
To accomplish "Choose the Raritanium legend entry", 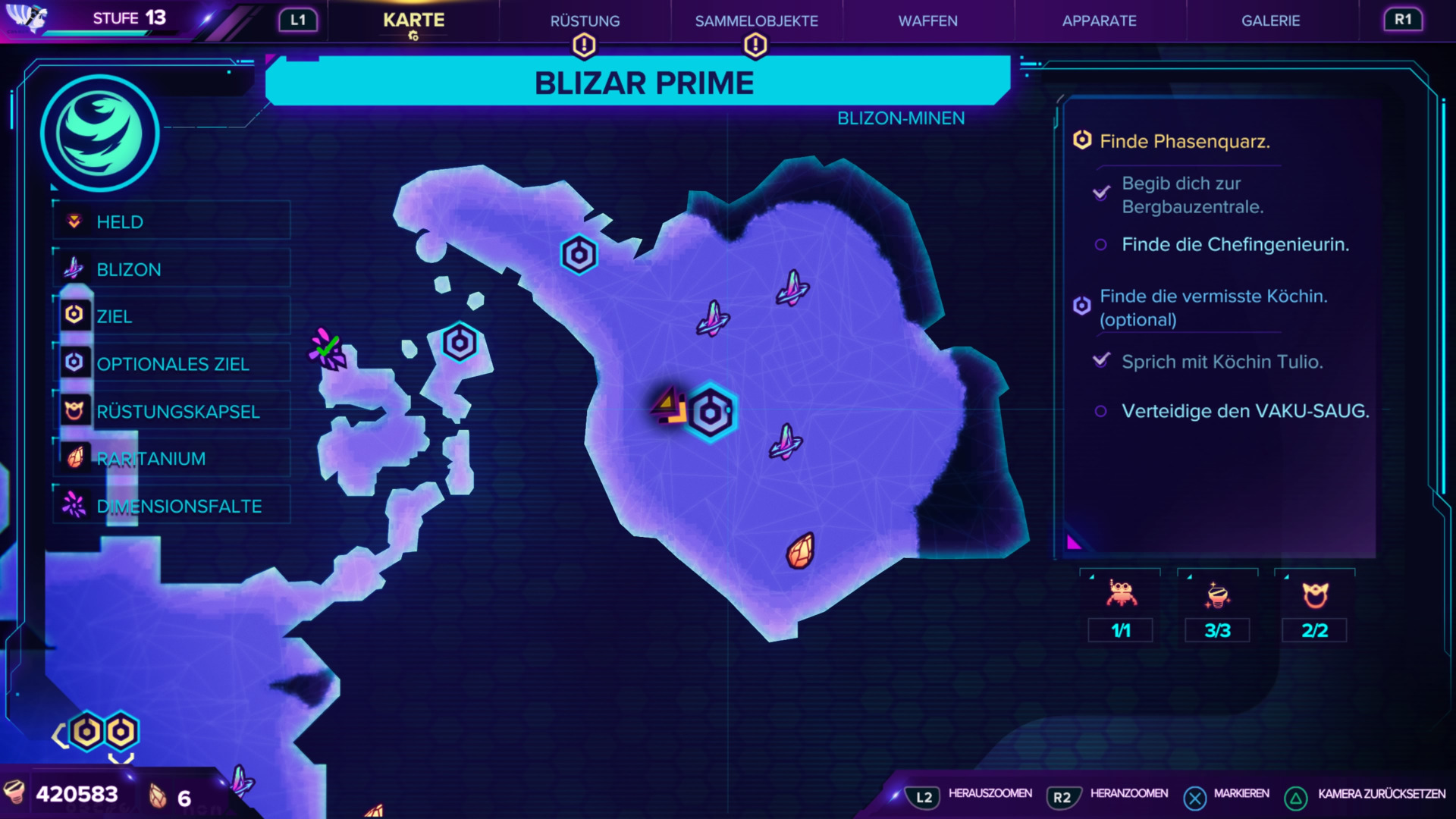I will (x=172, y=459).
